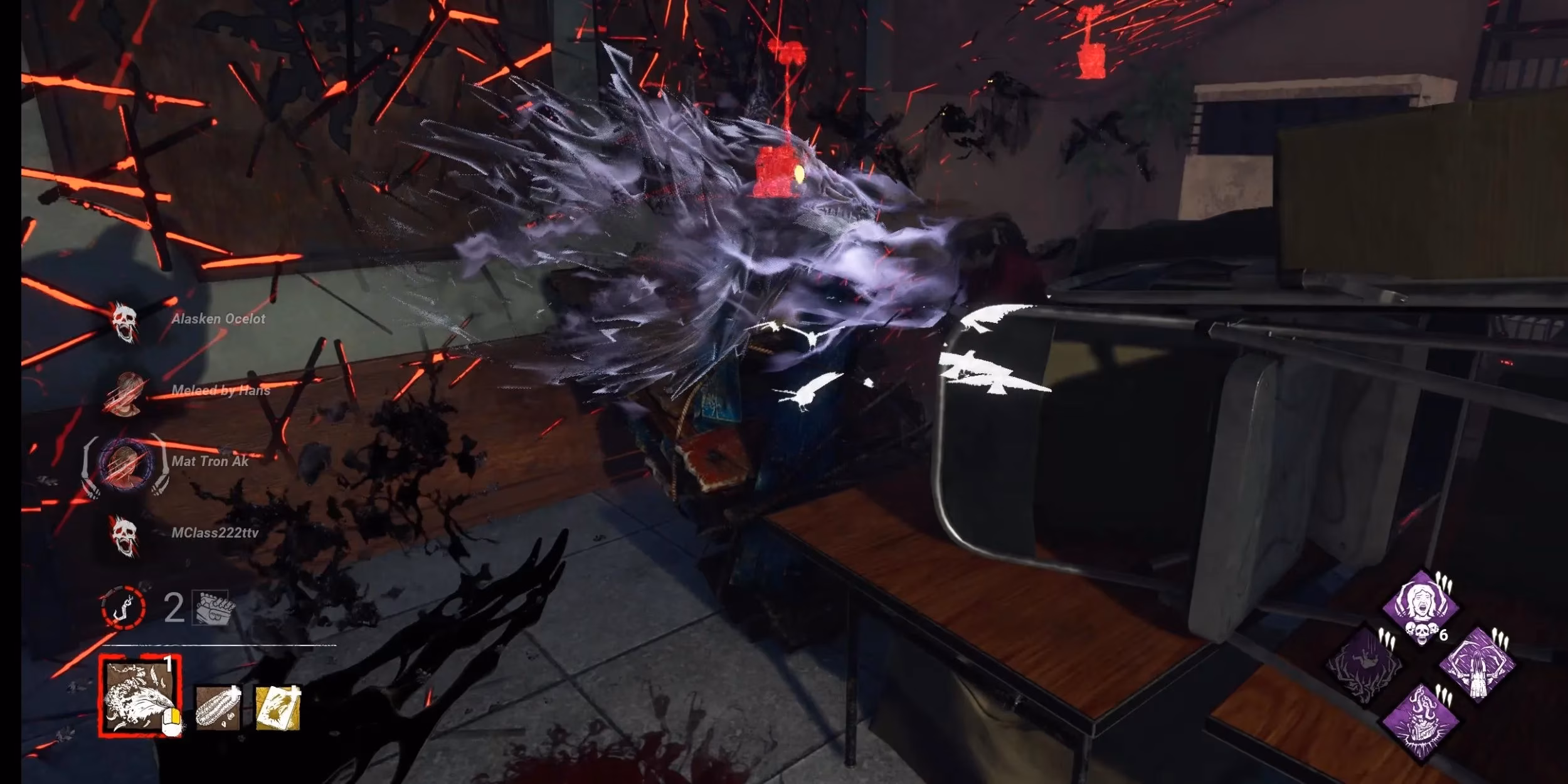Click the hook tally number 2
The width and height of the screenshot is (1568, 784).
pyautogui.click(x=174, y=608)
